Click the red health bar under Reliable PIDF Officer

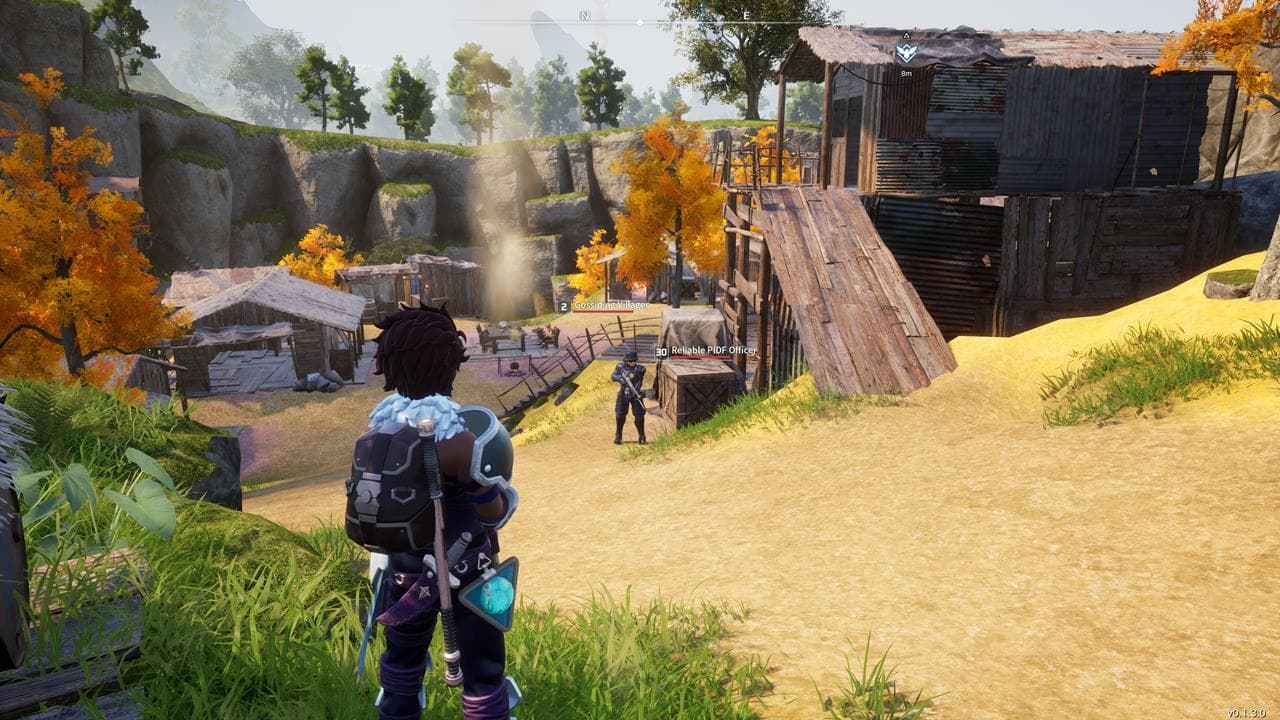pyautogui.click(x=700, y=356)
